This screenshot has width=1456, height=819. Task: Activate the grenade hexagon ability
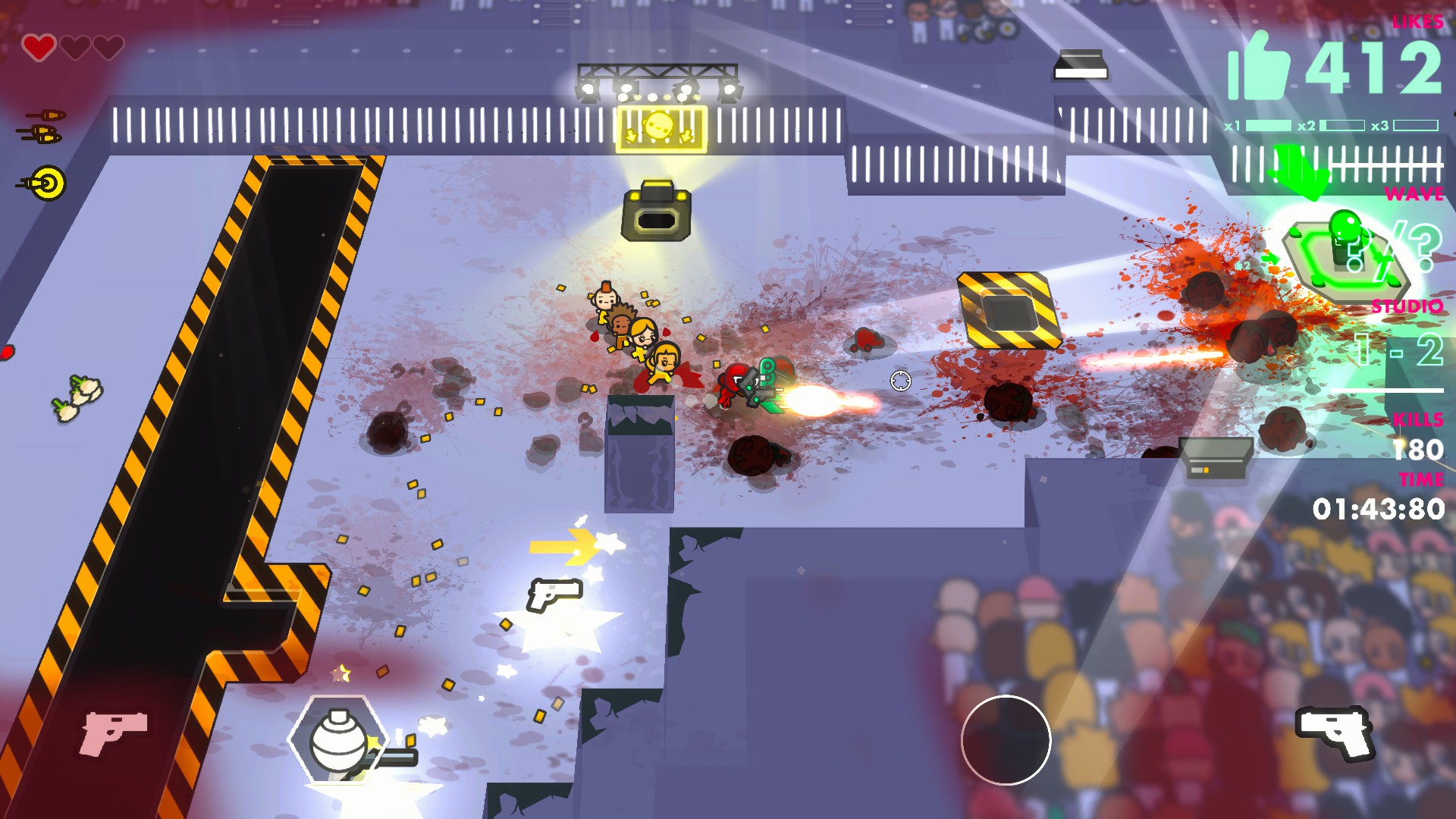point(338,739)
